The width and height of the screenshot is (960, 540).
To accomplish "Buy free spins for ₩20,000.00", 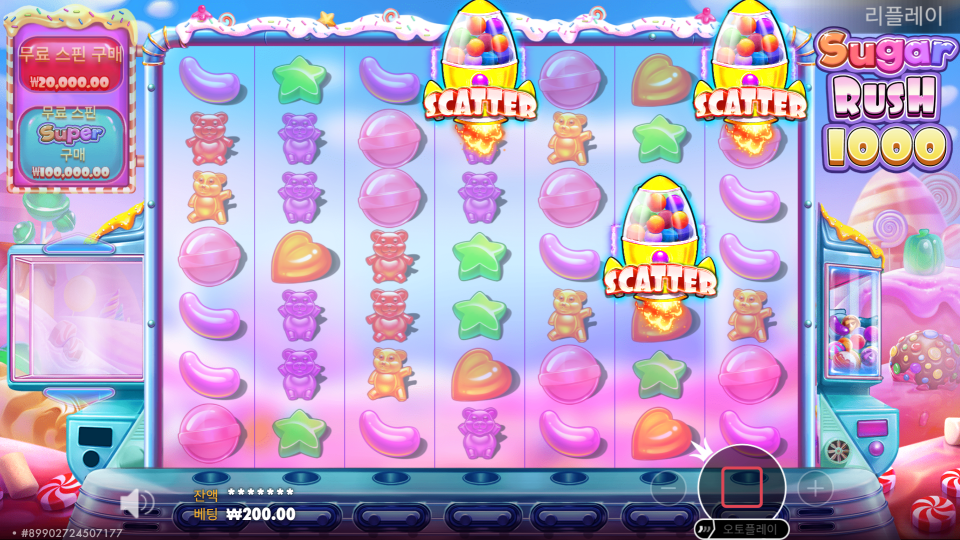I will (70, 67).
